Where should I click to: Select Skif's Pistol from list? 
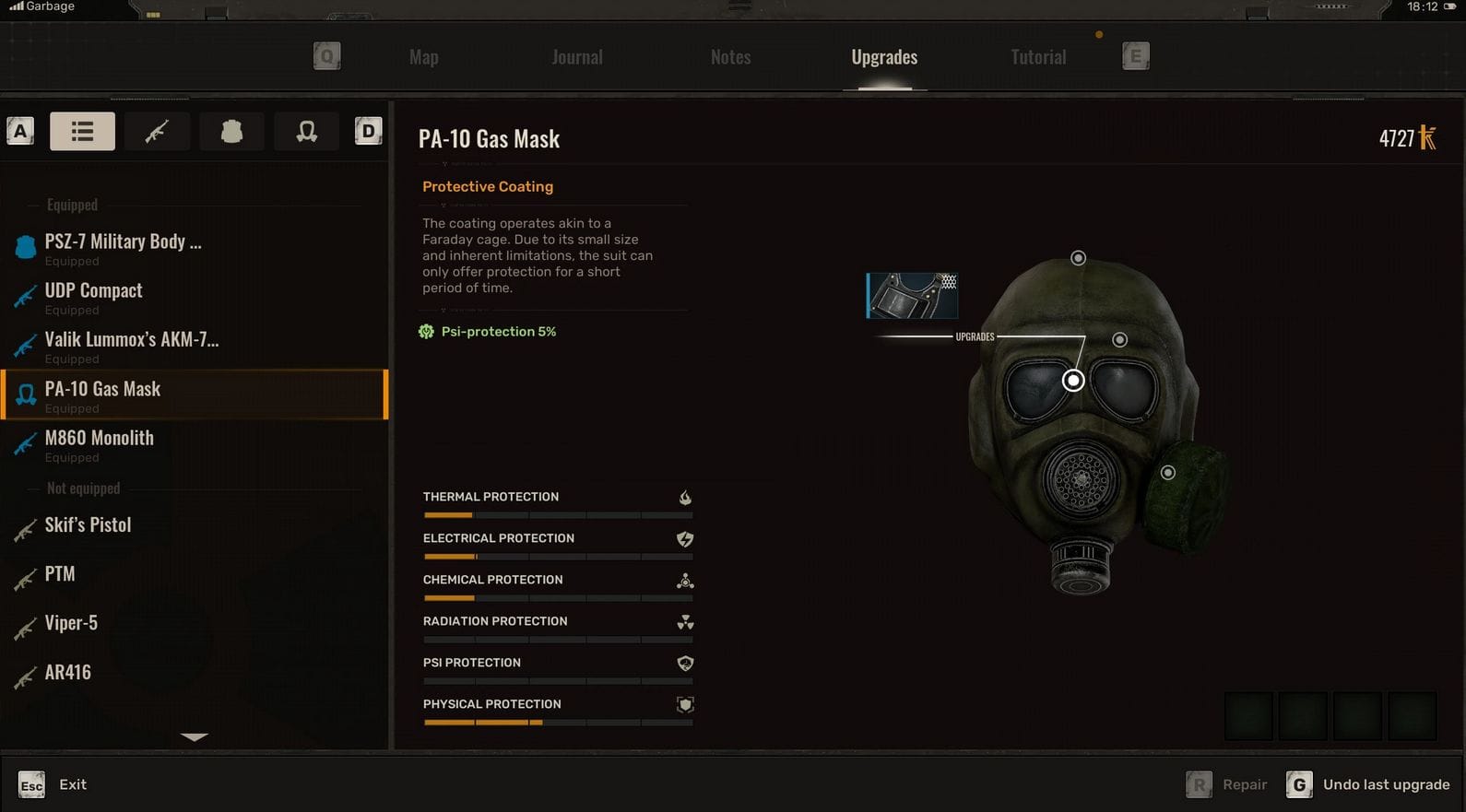click(89, 525)
